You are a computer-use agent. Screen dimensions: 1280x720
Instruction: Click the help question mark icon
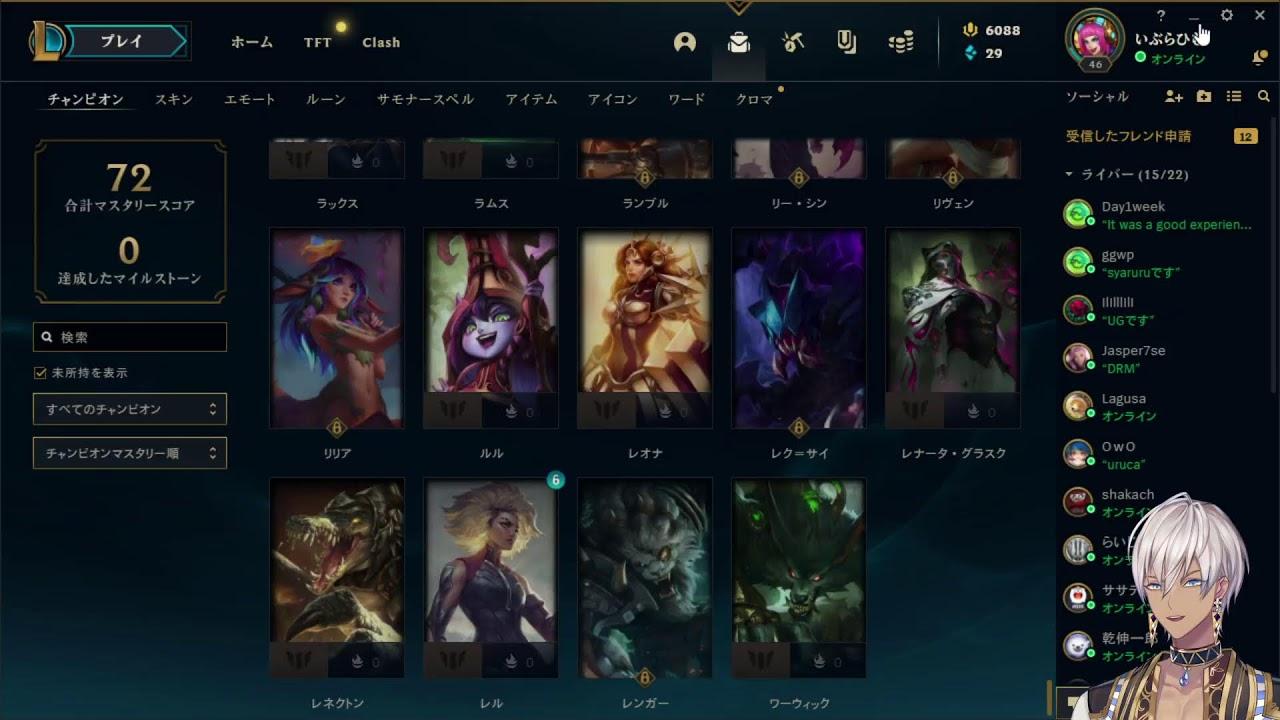pos(1159,15)
